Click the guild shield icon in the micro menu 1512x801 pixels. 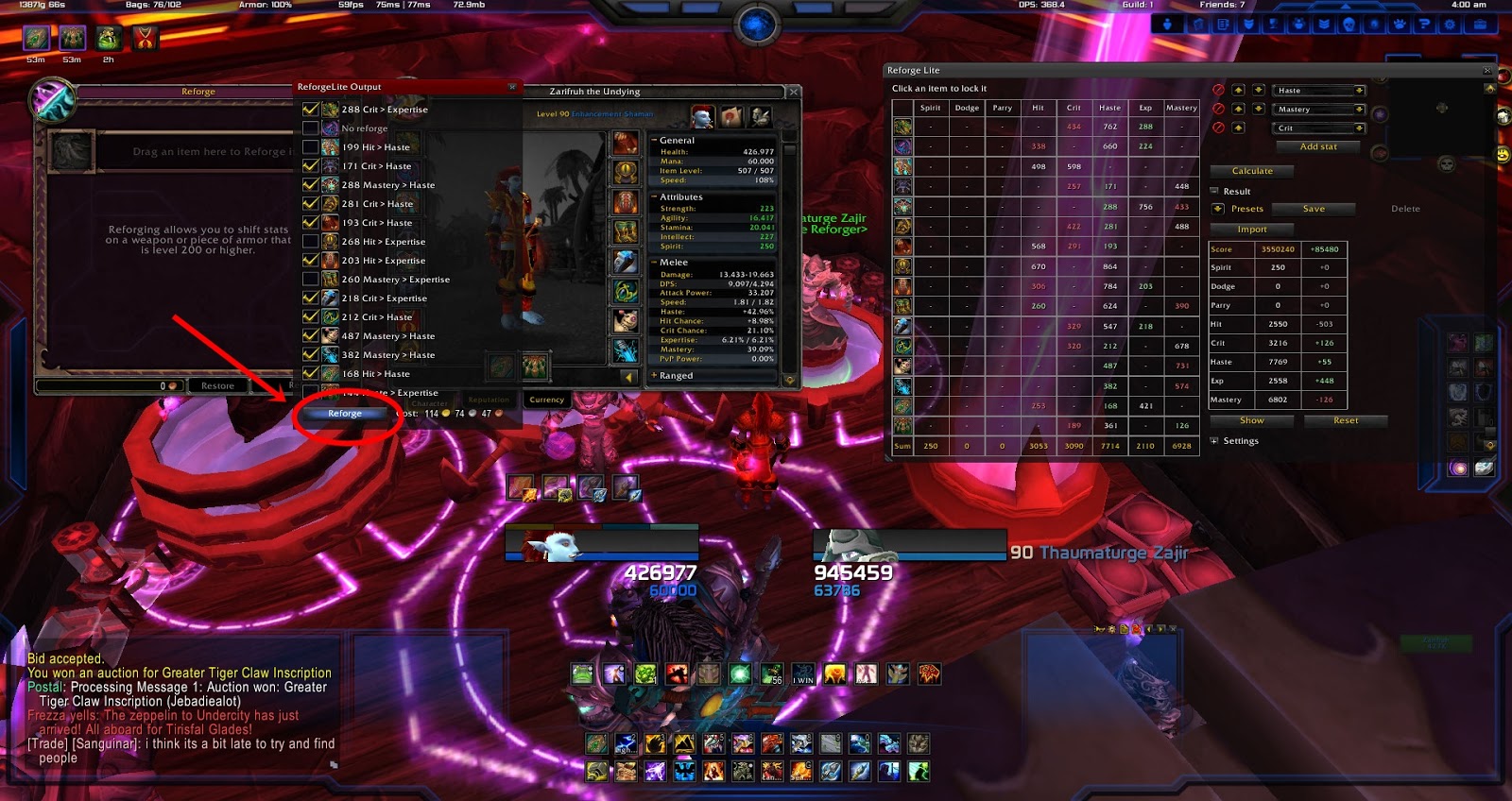[1249, 24]
